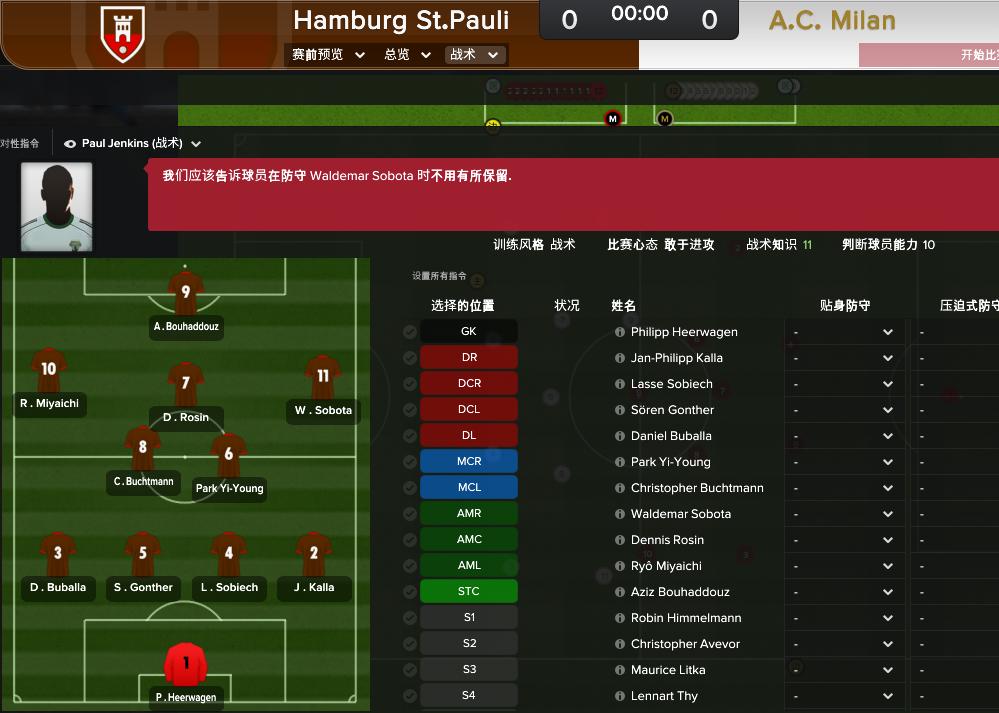Select R. Miyaichi's shirt on the pitch
The height and width of the screenshot is (713, 999).
pos(48,371)
